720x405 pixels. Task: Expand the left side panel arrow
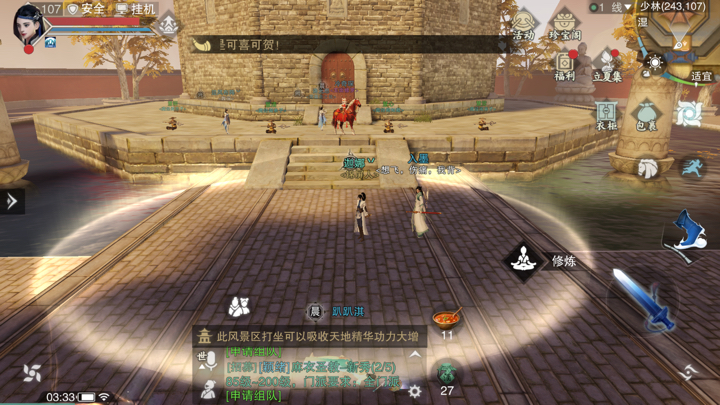coord(12,201)
